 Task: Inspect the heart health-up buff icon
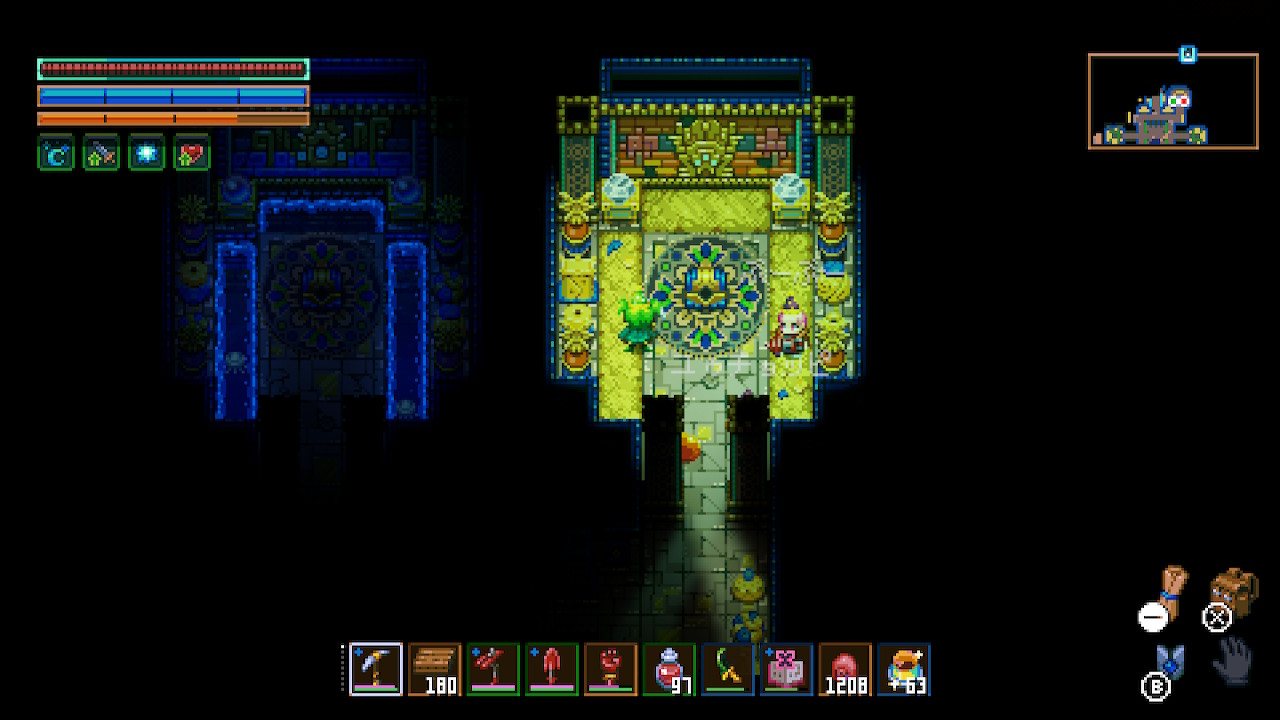tap(192, 153)
